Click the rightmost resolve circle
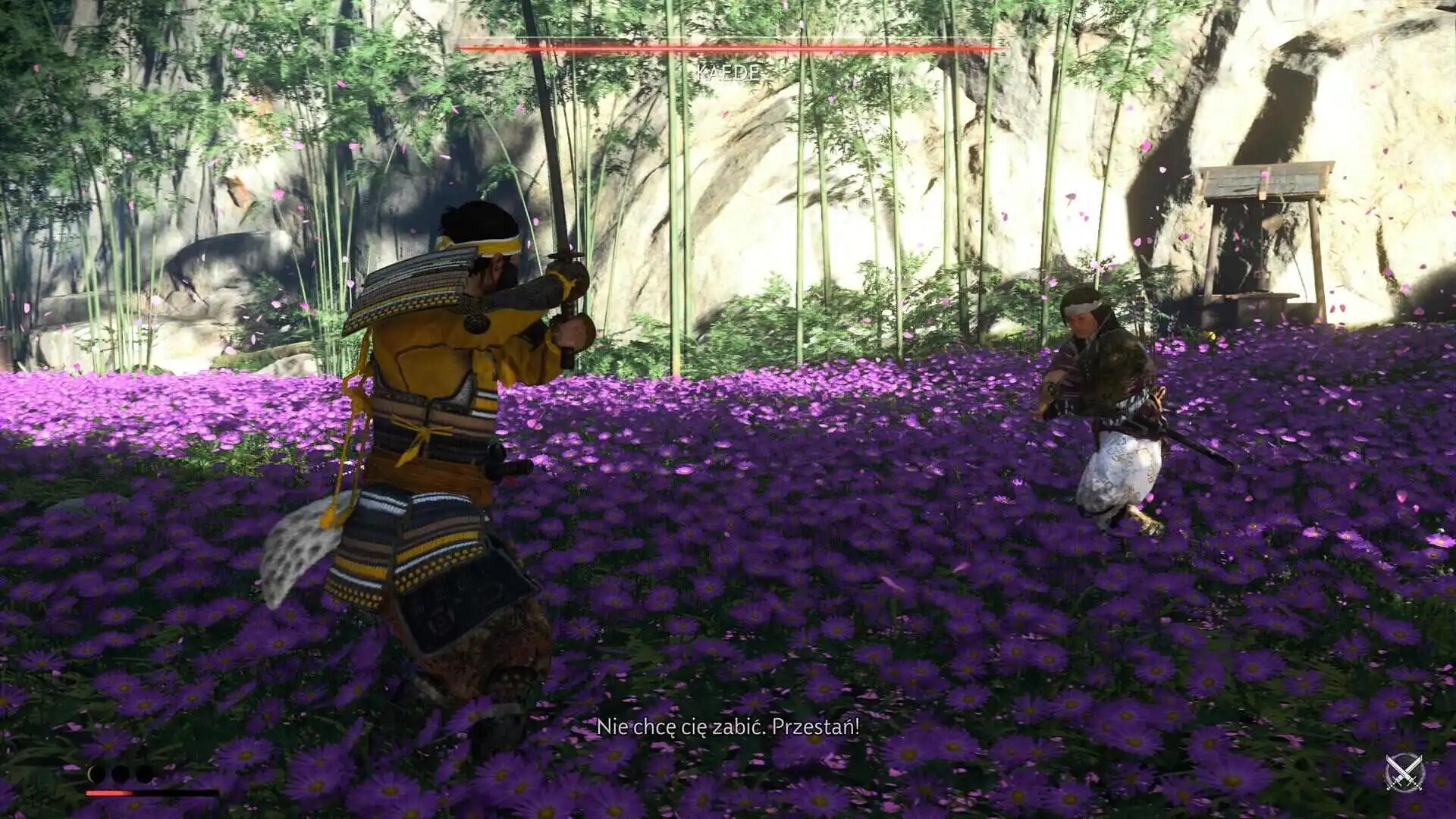This screenshot has height=819, width=1456. [x=143, y=774]
